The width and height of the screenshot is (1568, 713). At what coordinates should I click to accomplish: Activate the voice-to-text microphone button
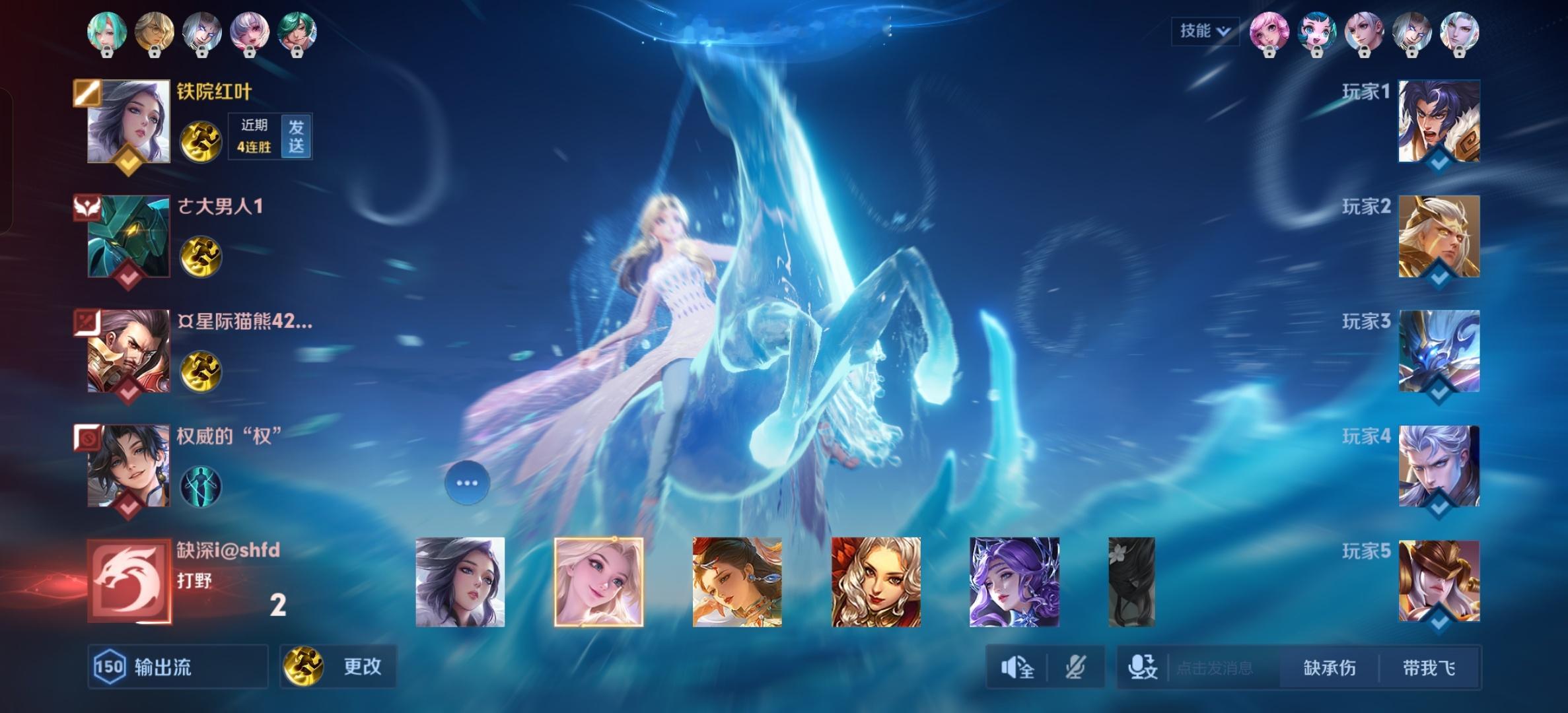[1142, 668]
